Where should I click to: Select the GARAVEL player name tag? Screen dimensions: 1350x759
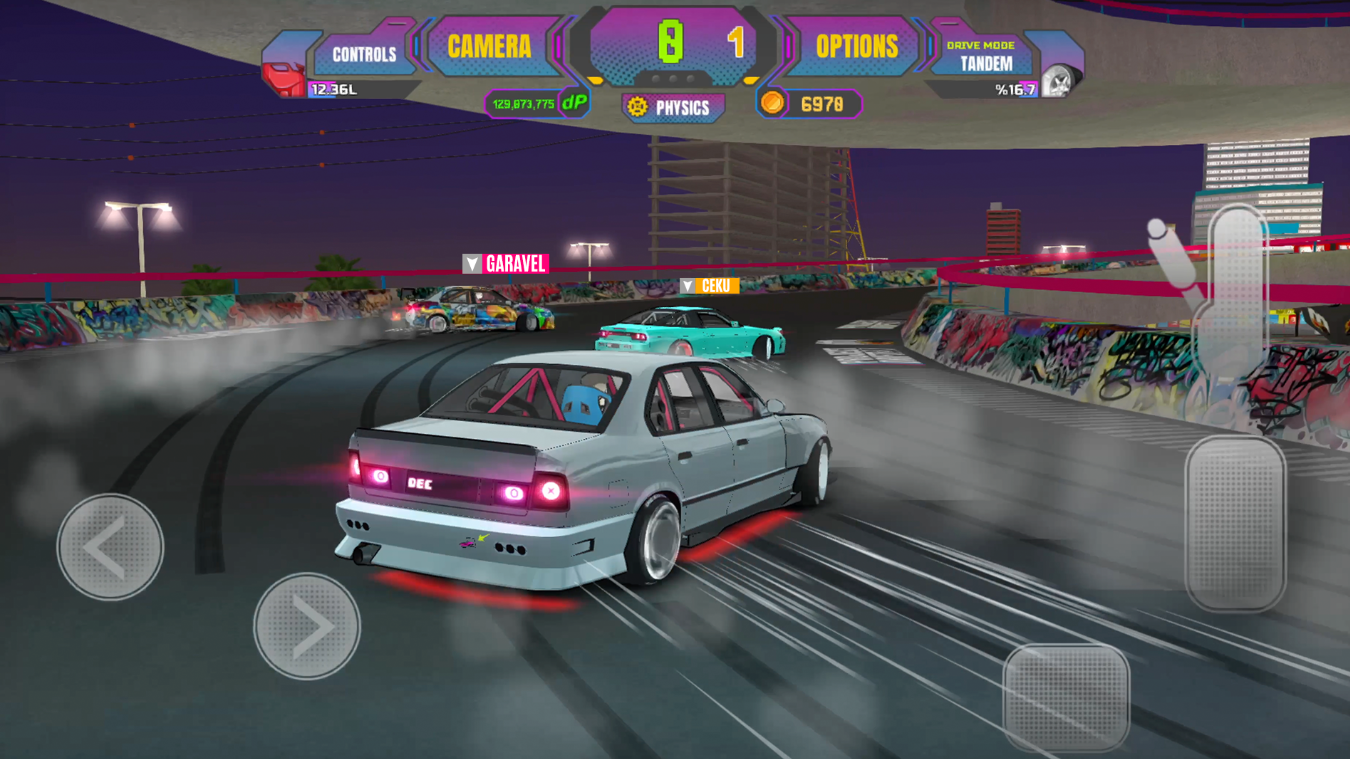coord(506,264)
